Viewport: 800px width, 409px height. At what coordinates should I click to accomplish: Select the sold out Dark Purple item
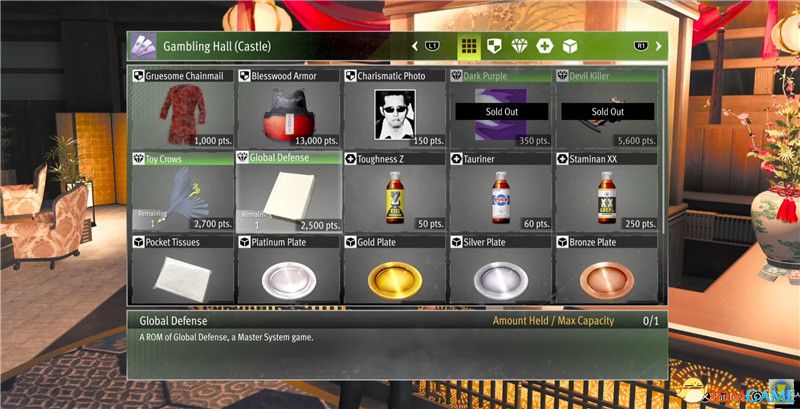(x=500, y=110)
